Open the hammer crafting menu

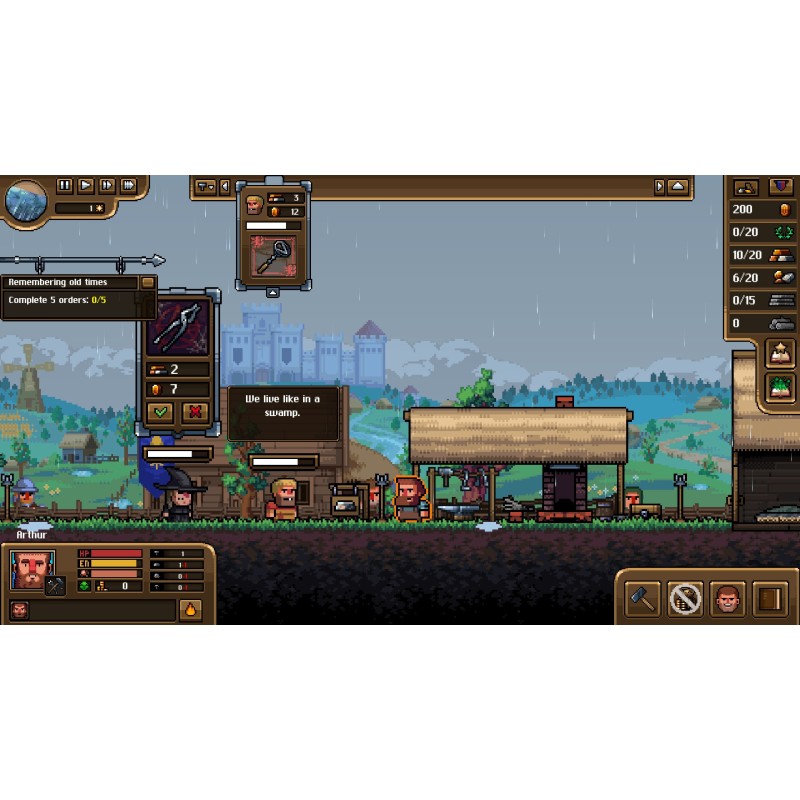click(x=642, y=598)
